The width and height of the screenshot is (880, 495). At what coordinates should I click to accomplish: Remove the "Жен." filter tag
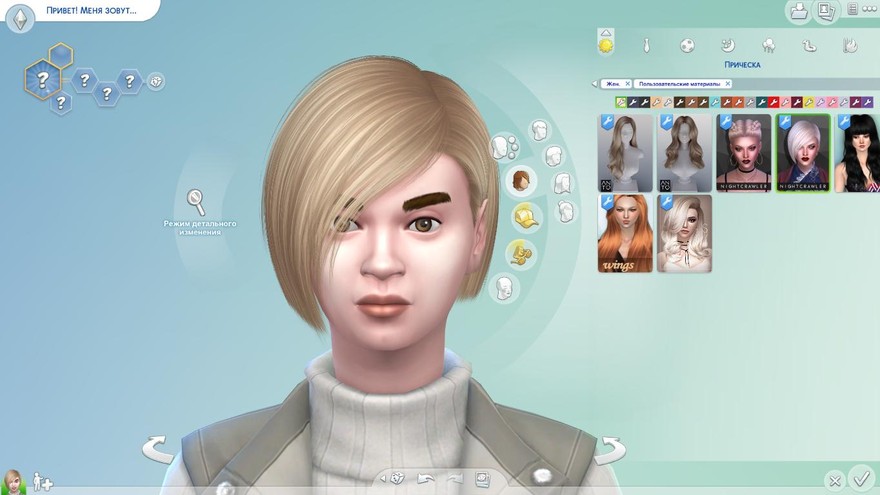point(626,84)
